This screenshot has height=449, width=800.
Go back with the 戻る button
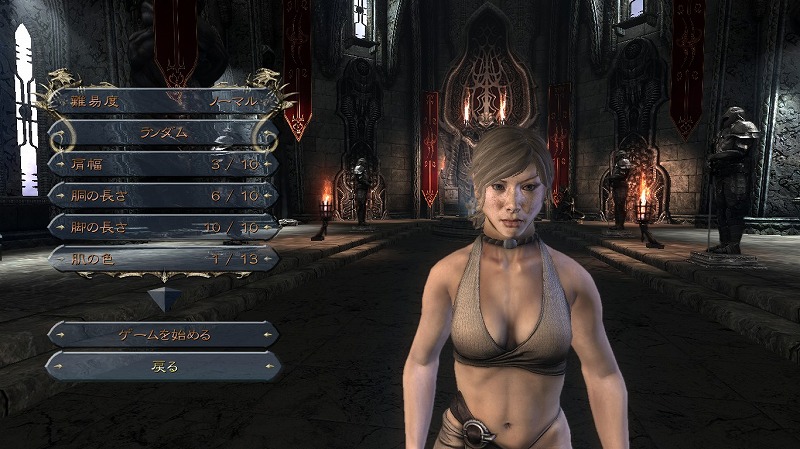coord(163,366)
